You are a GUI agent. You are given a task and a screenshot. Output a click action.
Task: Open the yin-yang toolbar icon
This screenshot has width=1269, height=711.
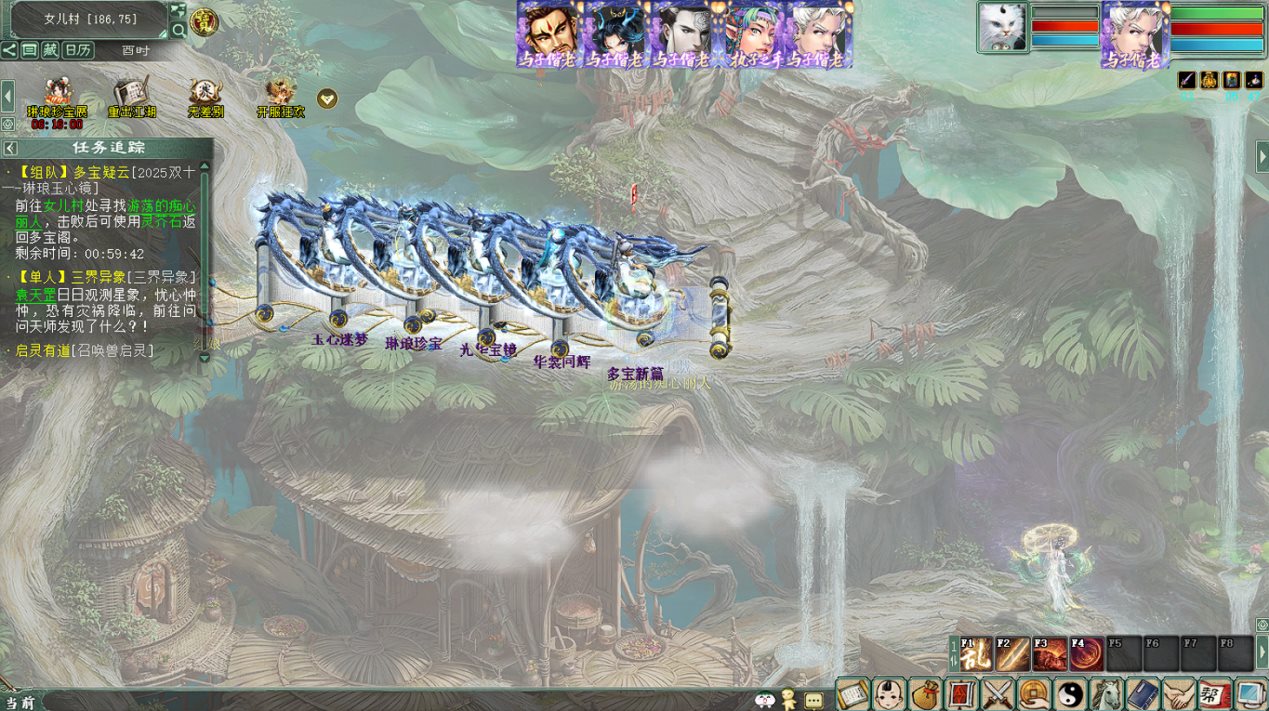tap(1070, 693)
